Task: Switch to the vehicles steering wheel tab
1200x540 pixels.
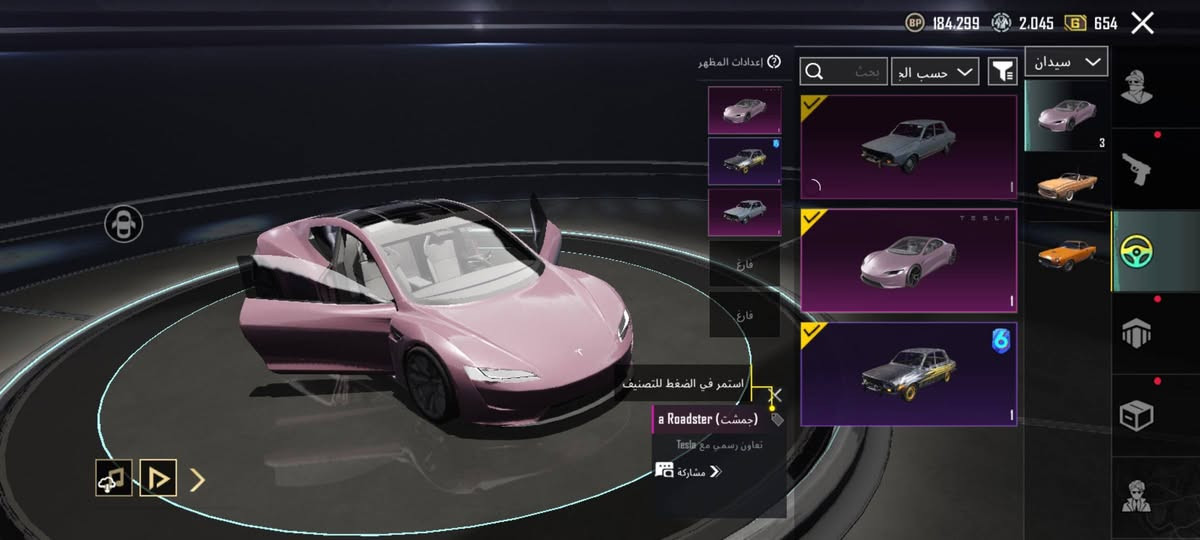Action: click(1136, 250)
